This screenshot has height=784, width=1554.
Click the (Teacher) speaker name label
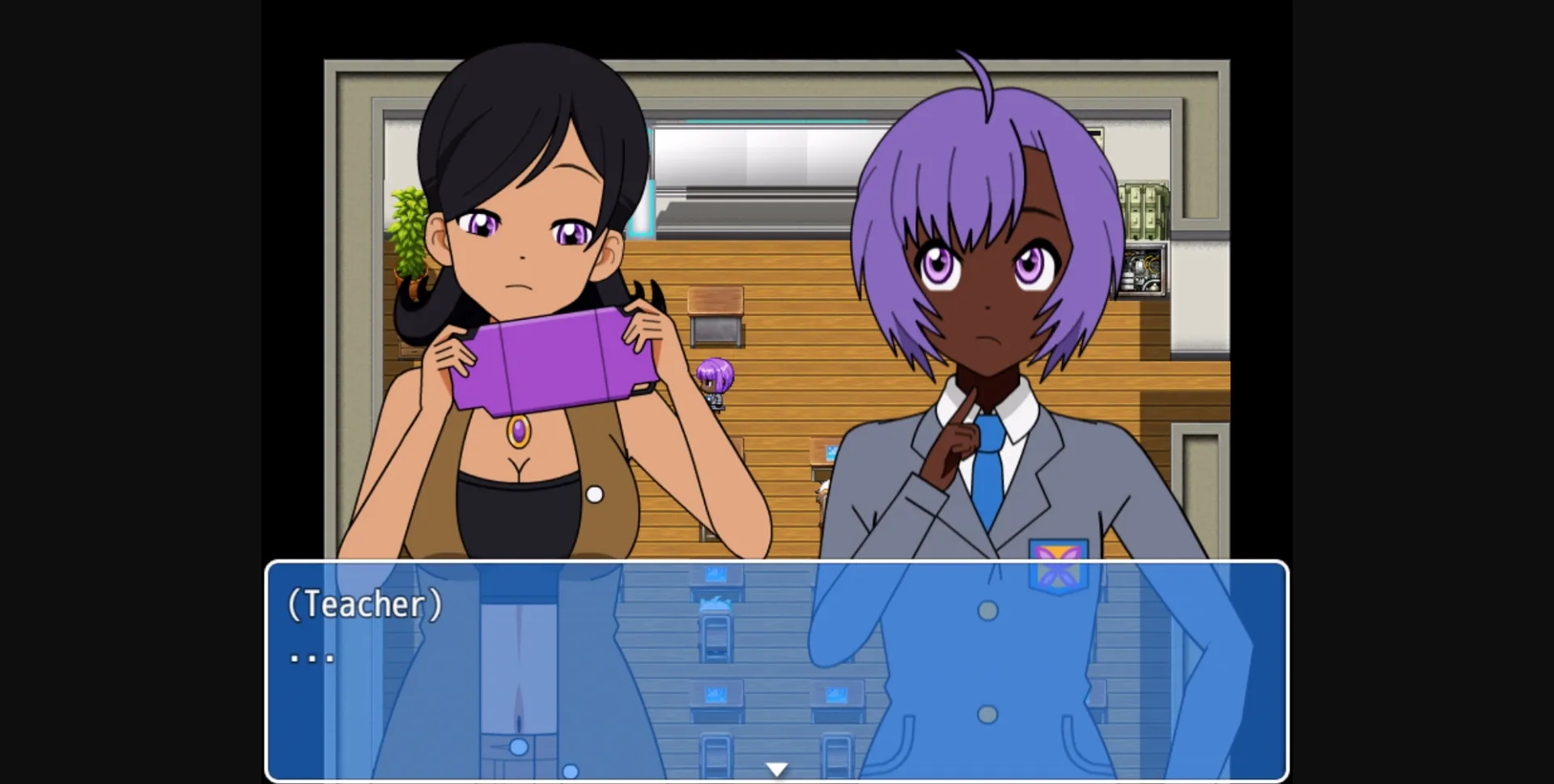click(x=364, y=605)
